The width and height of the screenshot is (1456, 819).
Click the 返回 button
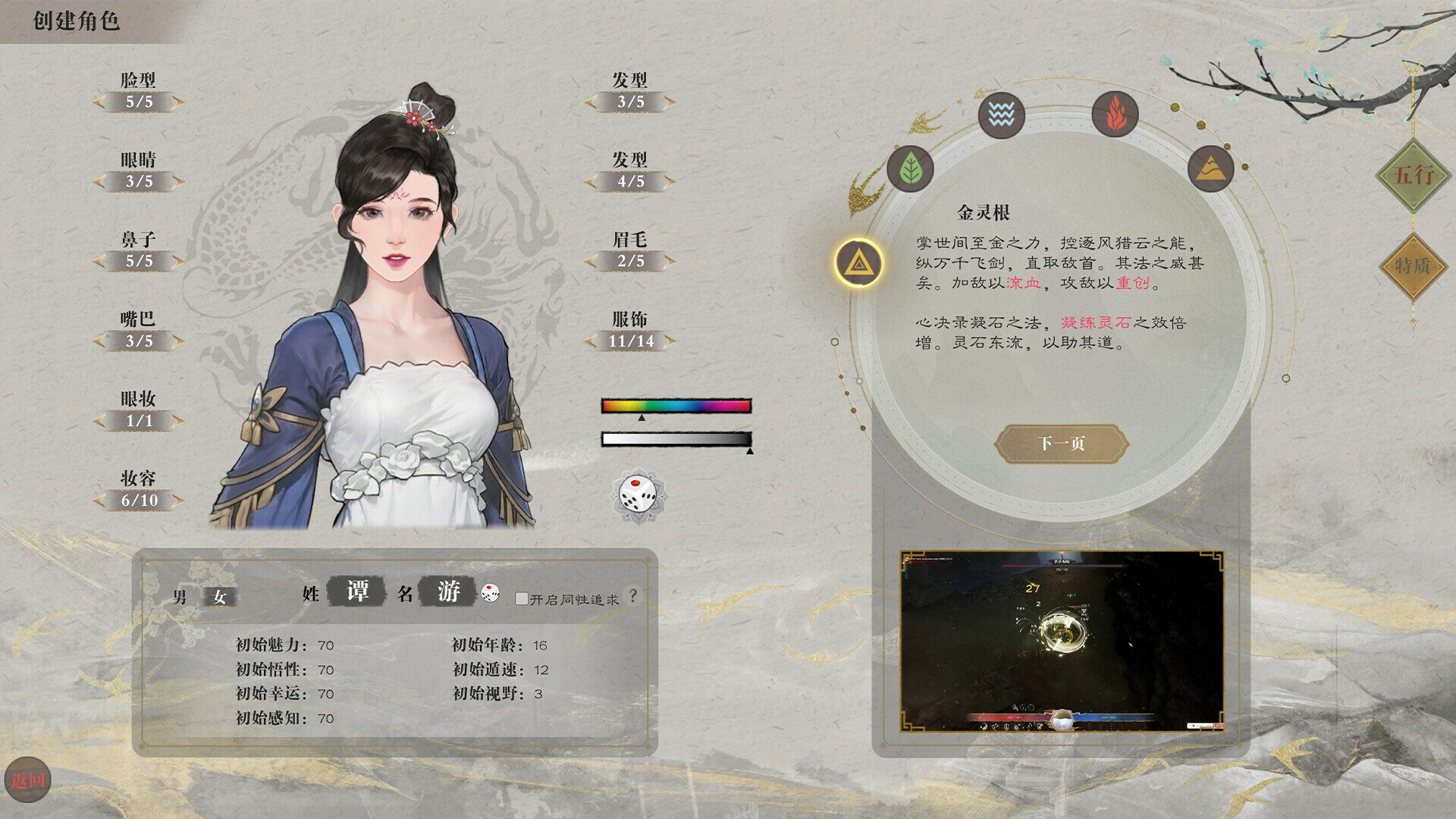tap(29, 777)
